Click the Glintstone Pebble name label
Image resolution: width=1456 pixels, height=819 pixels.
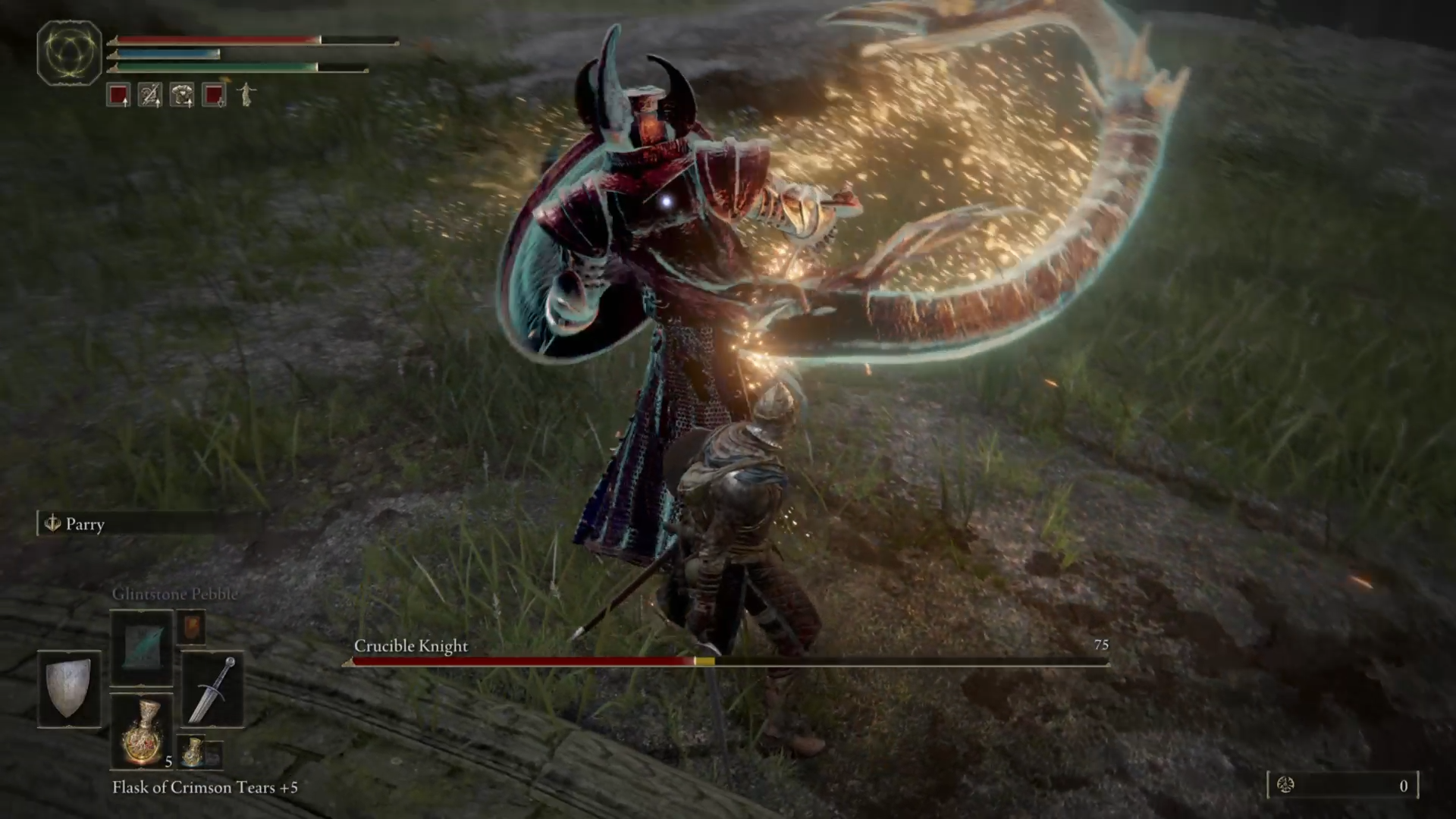[177, 595]
